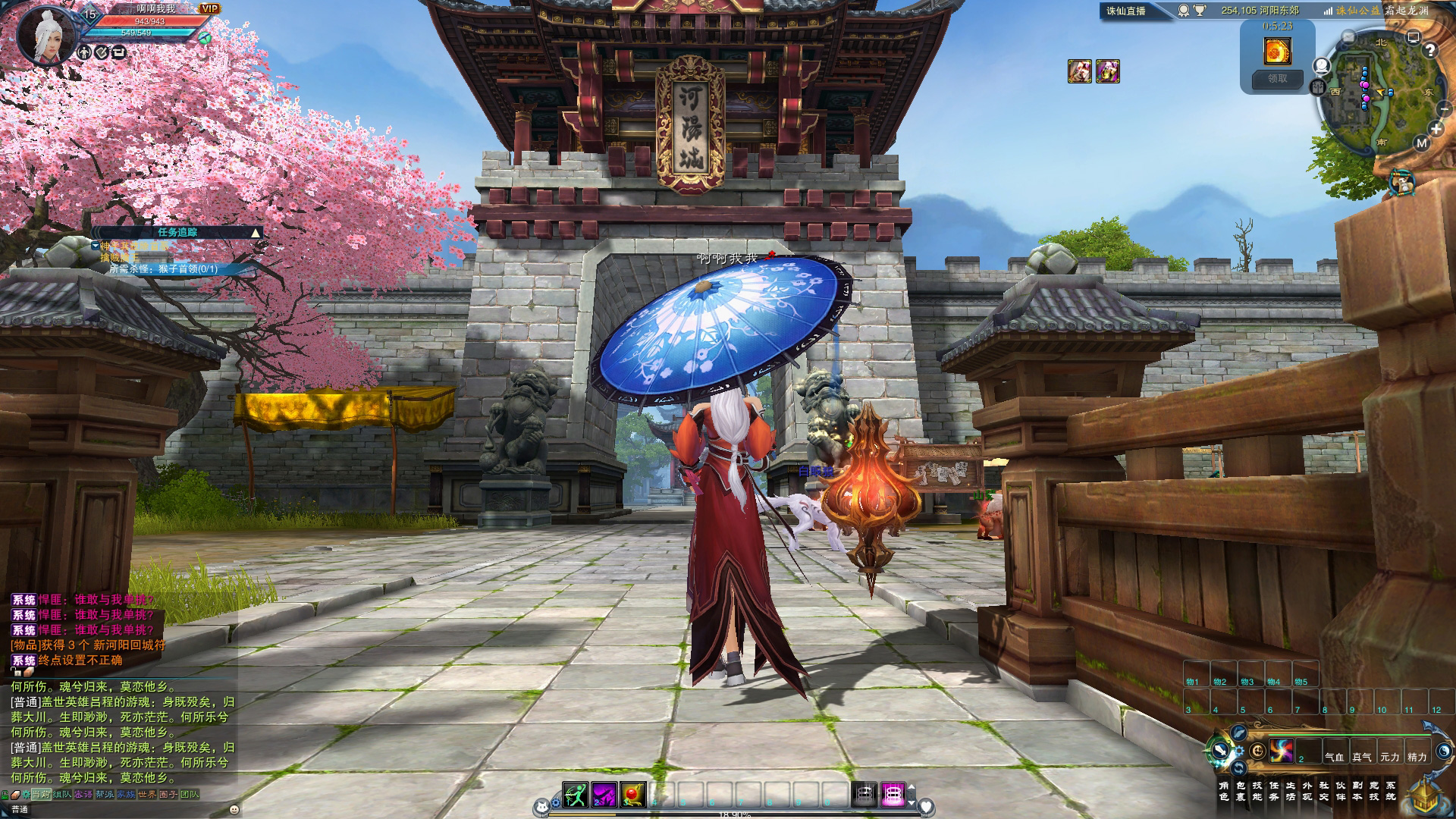Open the 诛仙直播 live stream panel
1456x819 pixels.
[x=1126, y=11]
